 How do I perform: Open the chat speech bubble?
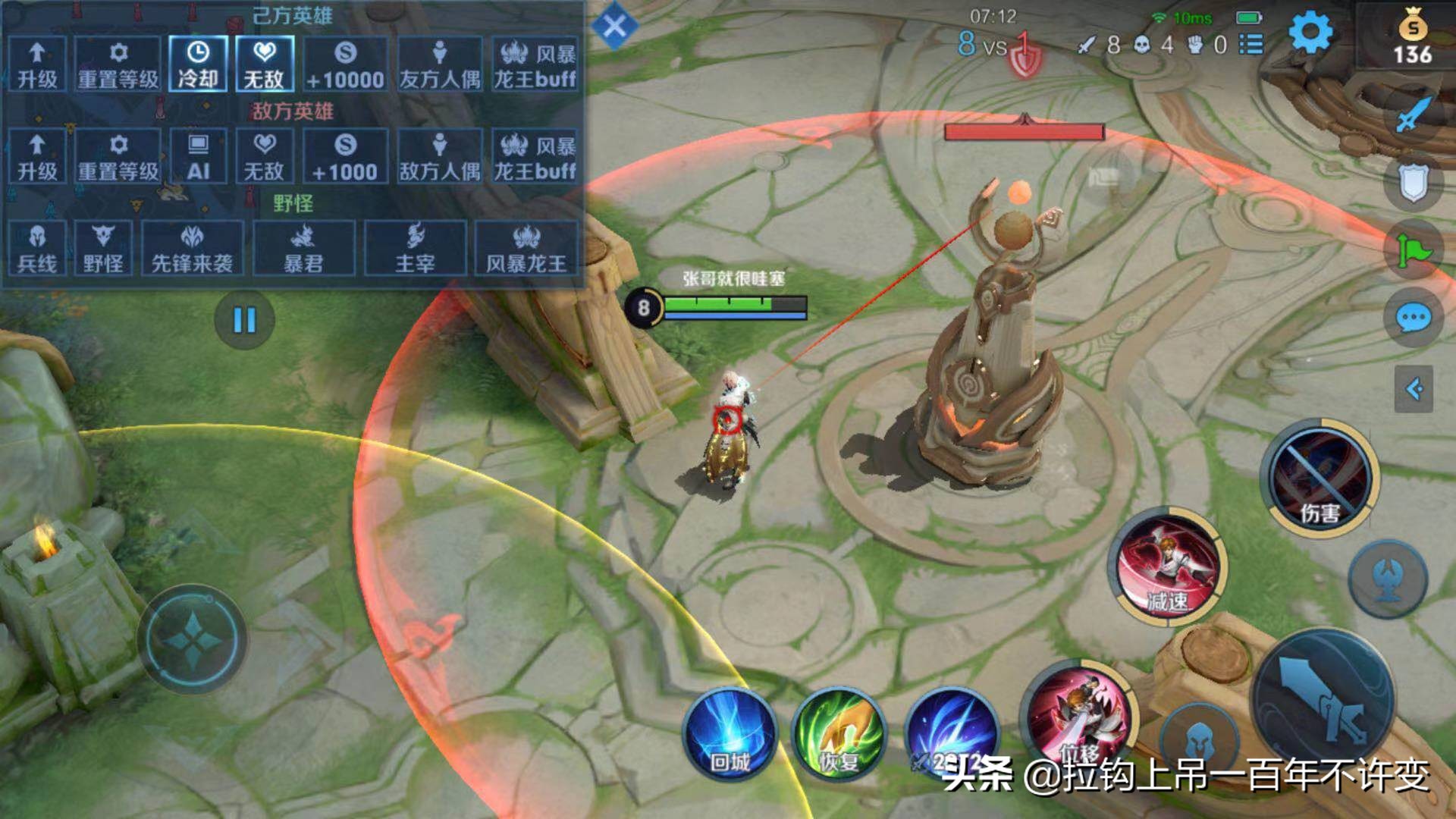(1414, 318)
